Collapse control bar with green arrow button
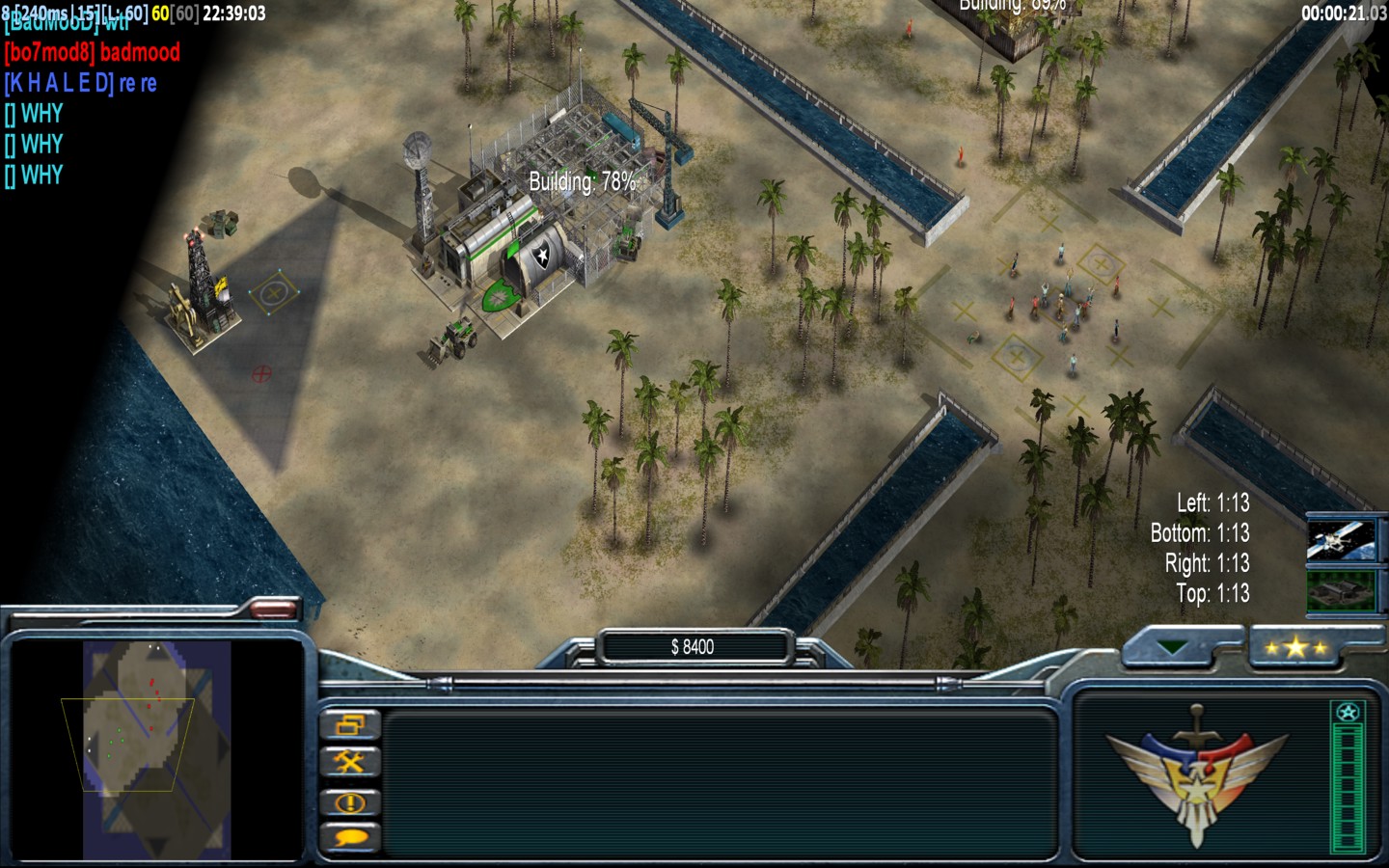 pyautogui.click(x=1173, y=647)
